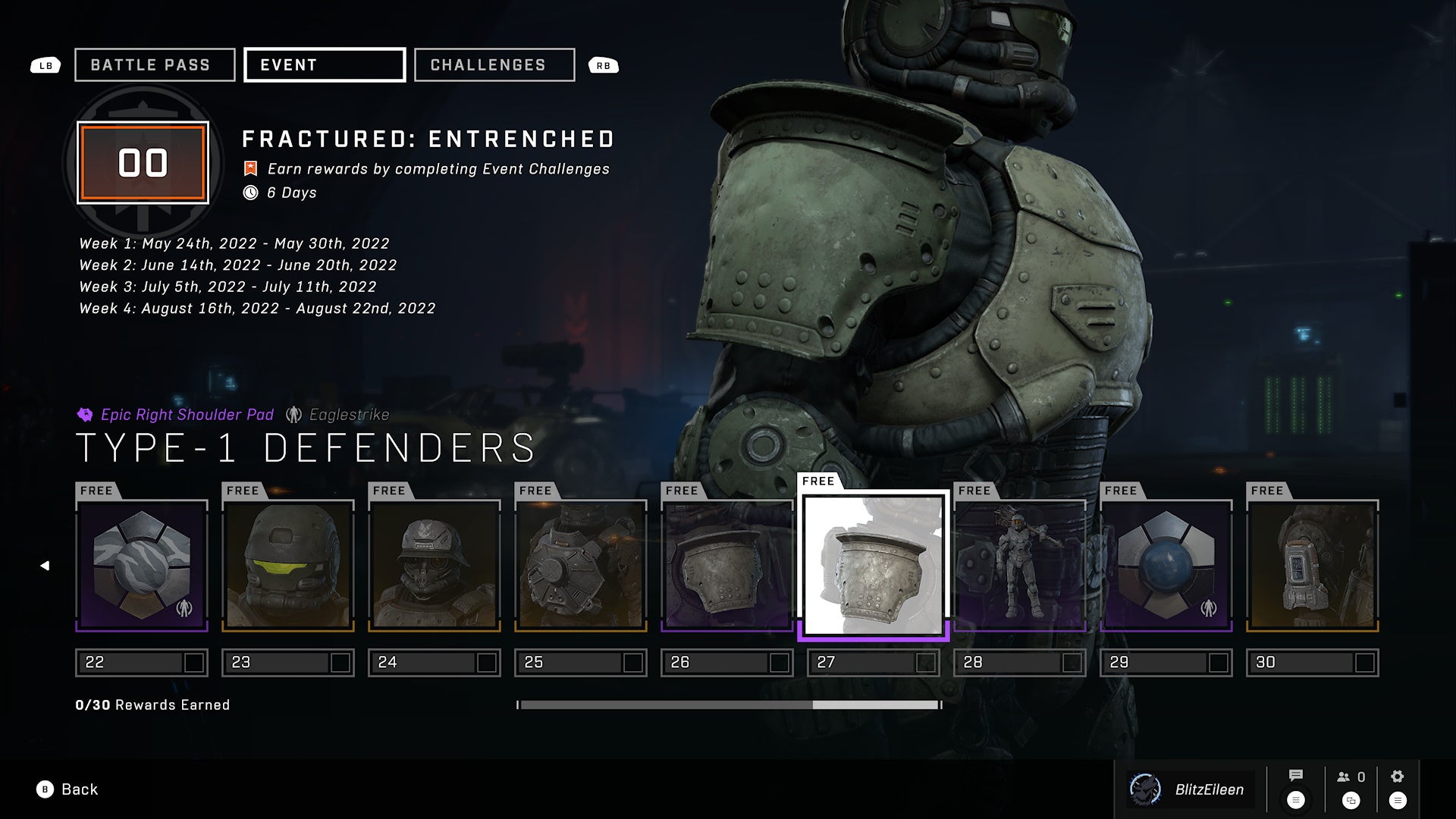
Task: Click the rewards scroll progress bar
Action: pyautogui.click(x=729, y=704)
